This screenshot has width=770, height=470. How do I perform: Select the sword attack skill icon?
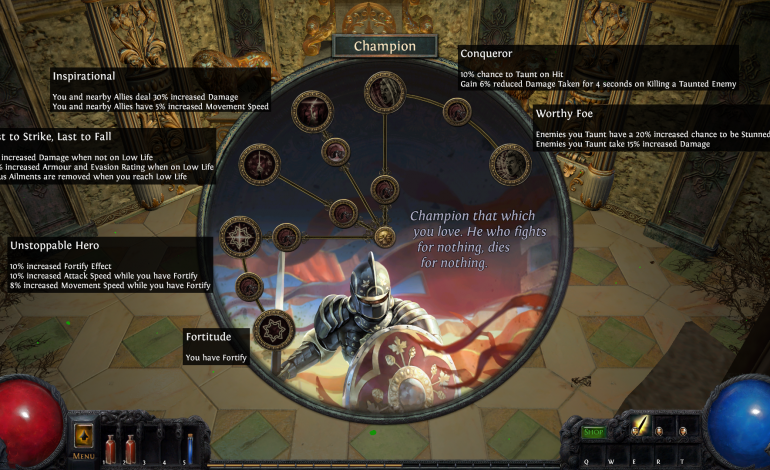[640, 426]
